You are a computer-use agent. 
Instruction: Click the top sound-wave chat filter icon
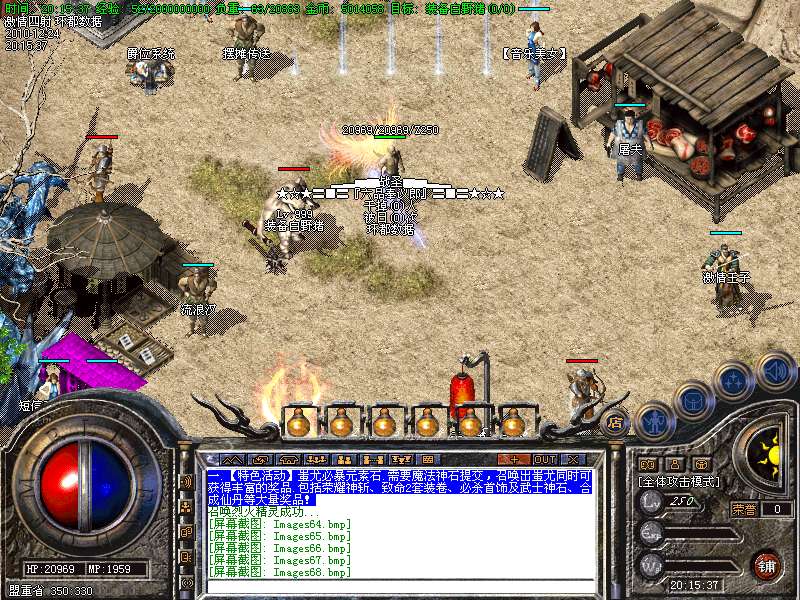tap(187, 482)
